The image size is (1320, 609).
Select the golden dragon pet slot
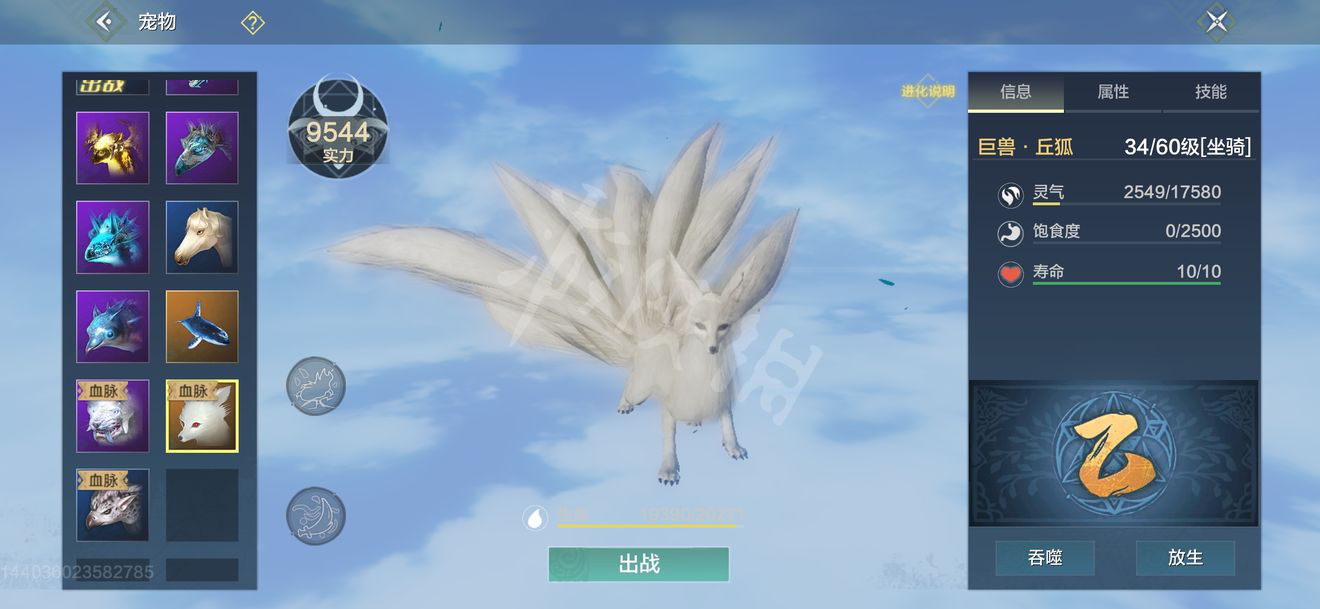pos(113,148)
